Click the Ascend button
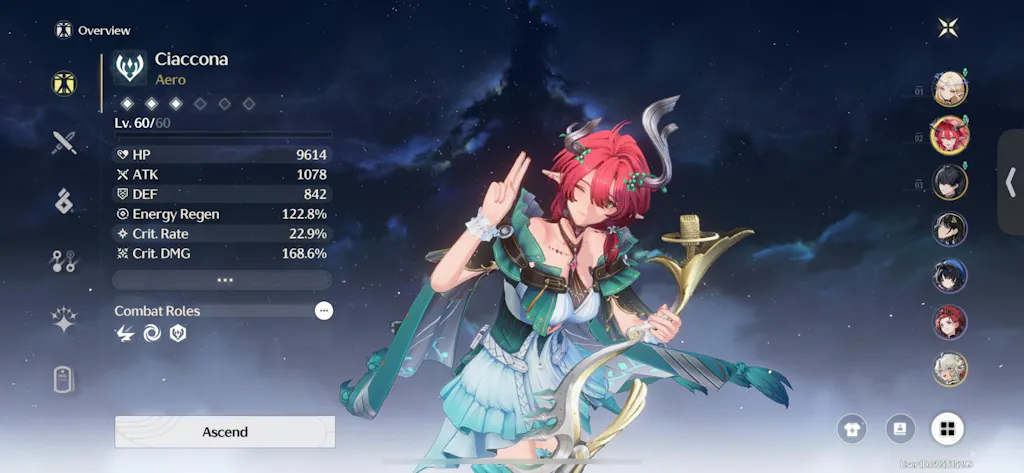 [x=225, y=432]
